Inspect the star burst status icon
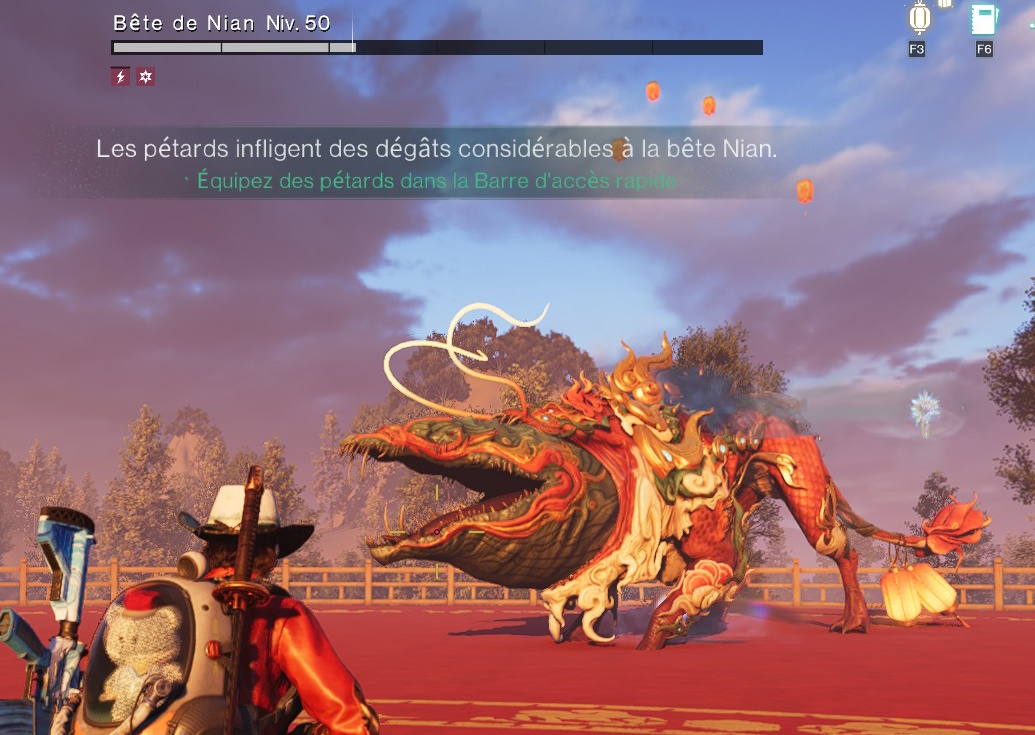Image resolution: width=1035 pixels, height=735 pixels. point(146,77)
